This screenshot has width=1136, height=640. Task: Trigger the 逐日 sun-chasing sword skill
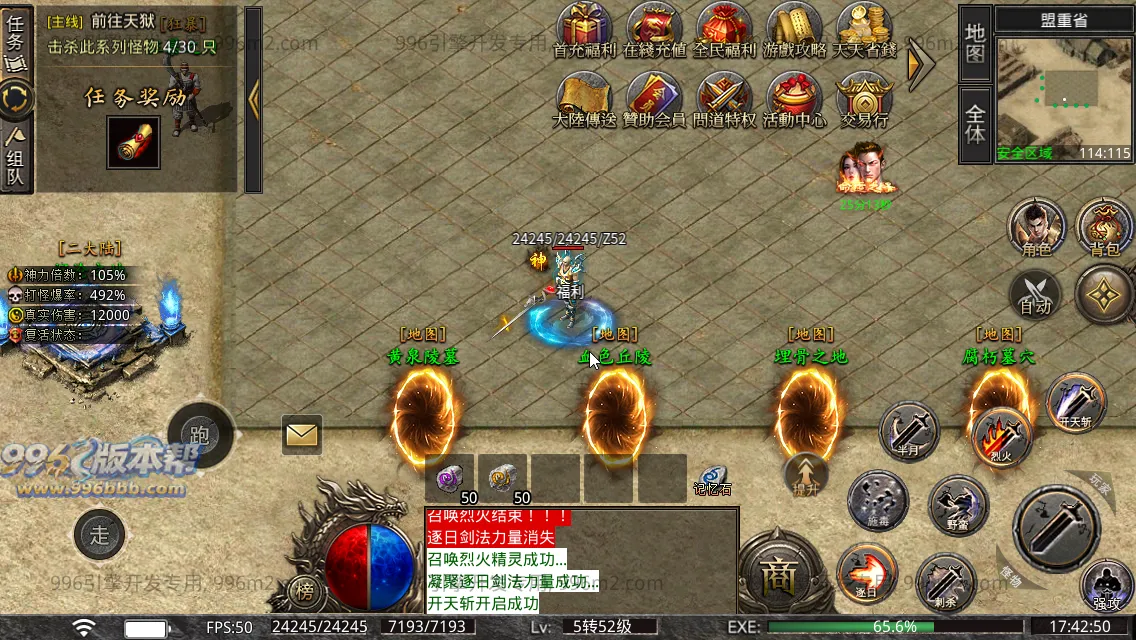pyautogui.click(x=866, y=573)
